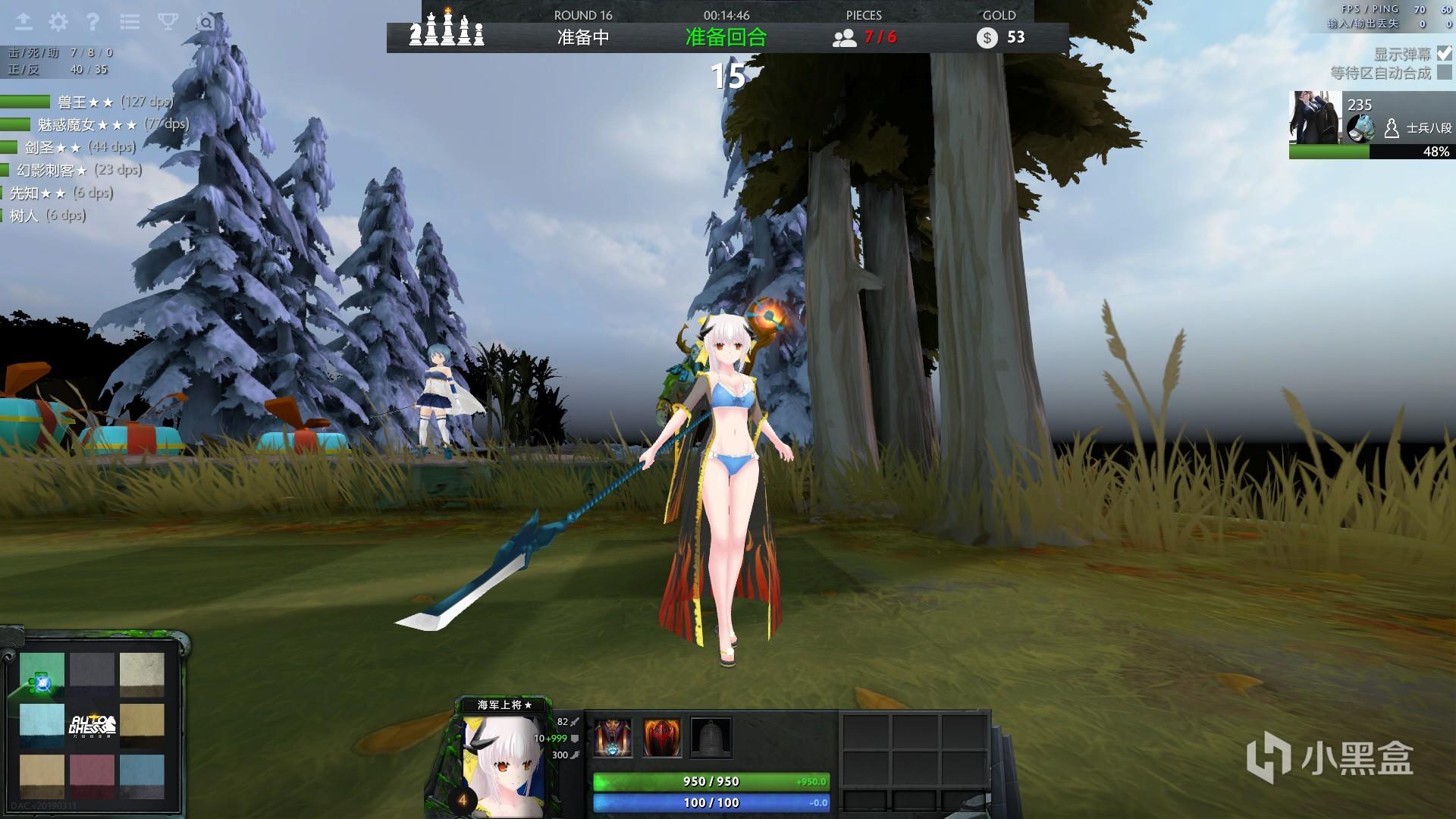Viewport: 1456px width, 819px height.
Task: Click the upload arrow icon
Action: pyautogui.click(x=24, y=21)
